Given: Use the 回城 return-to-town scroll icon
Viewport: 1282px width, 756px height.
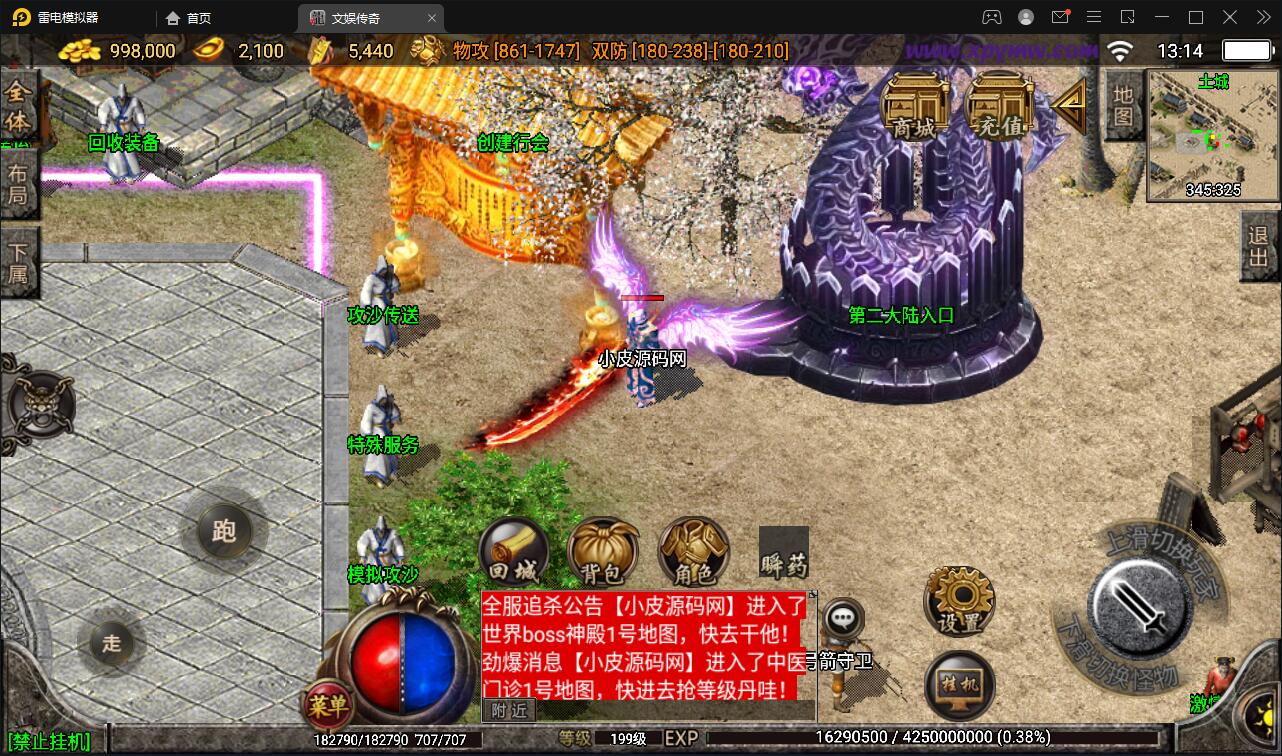Looking at the screenshot, I should (x=512, y=551).
